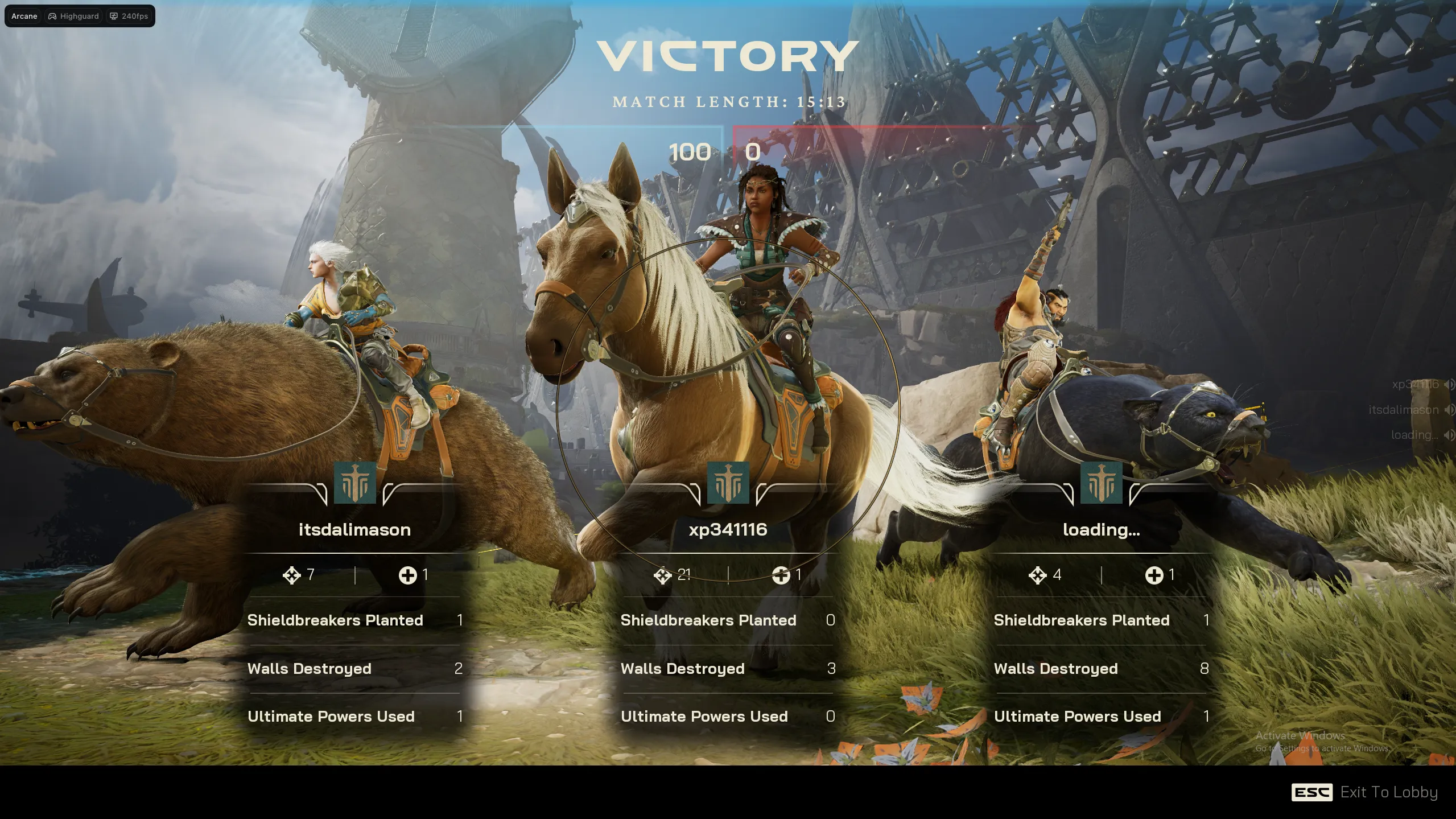Click the monitor icon in the 240fps indicator
This screenshot has height=819, width=1456.
tap(114, 16)
